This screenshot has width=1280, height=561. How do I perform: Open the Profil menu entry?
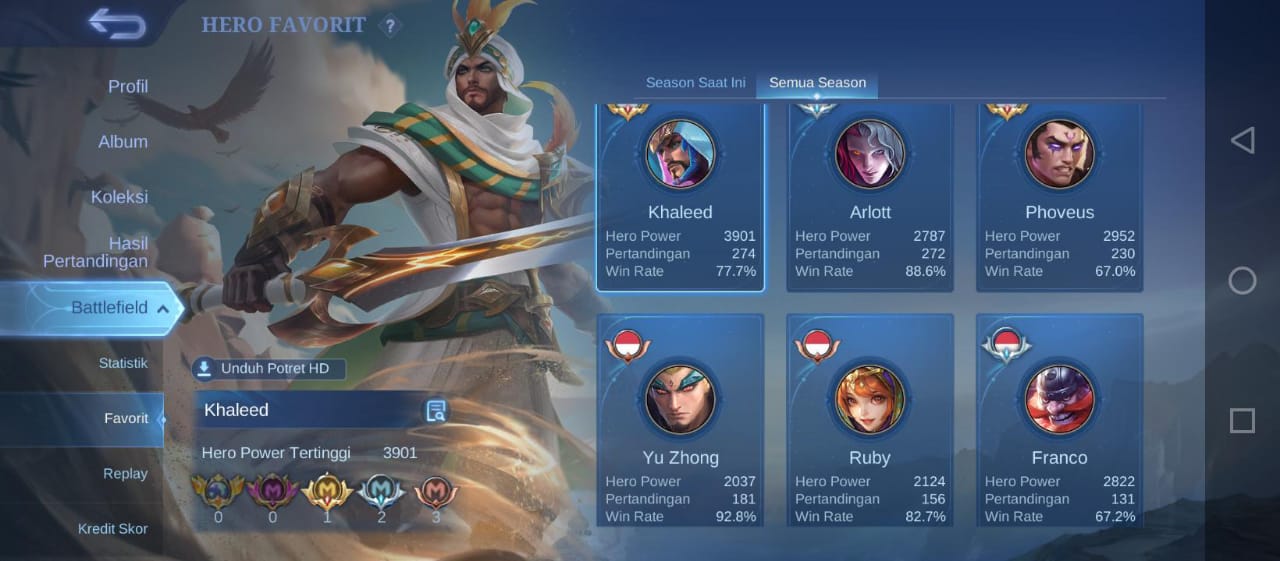coord(127,87)
